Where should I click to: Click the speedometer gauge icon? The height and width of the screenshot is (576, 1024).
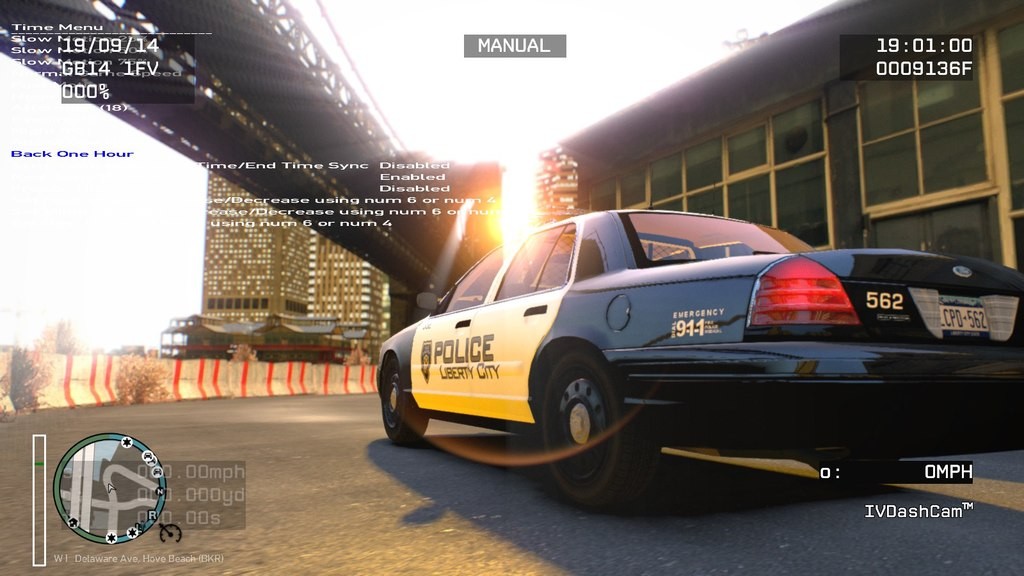pyautogui.click(x=170, y=533)
